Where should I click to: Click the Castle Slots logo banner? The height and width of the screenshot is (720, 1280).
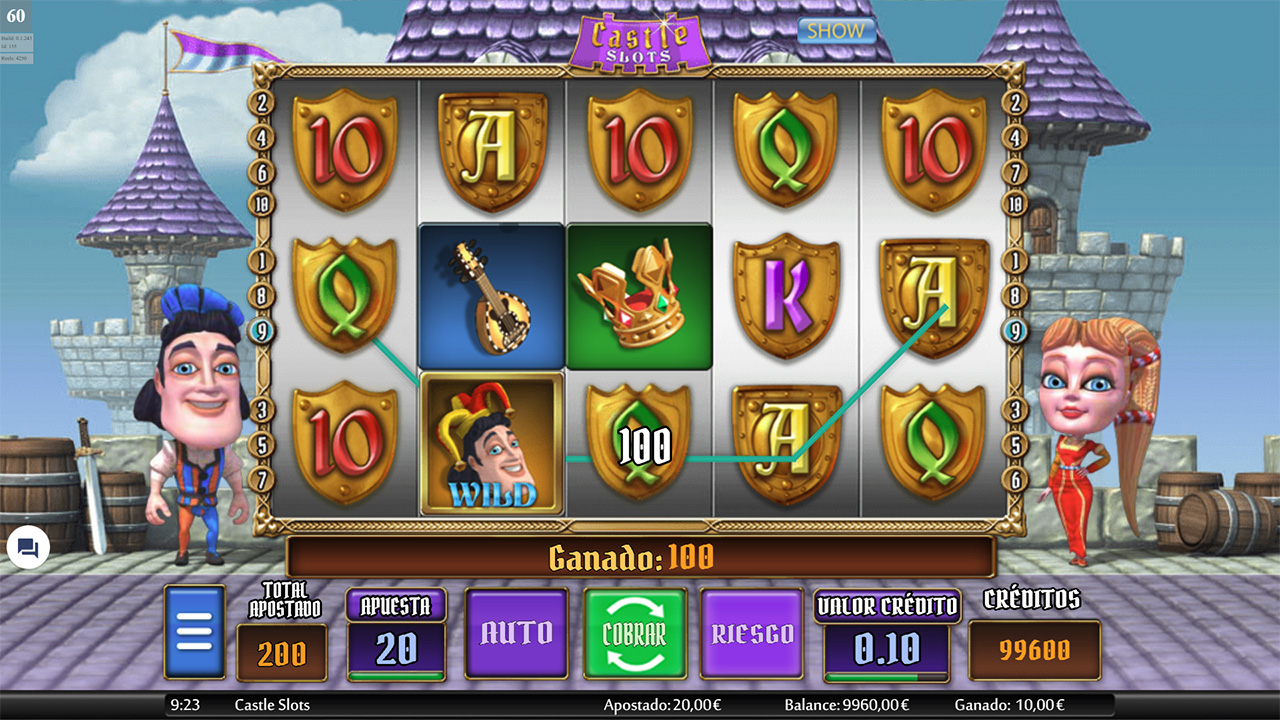point(646,37)
